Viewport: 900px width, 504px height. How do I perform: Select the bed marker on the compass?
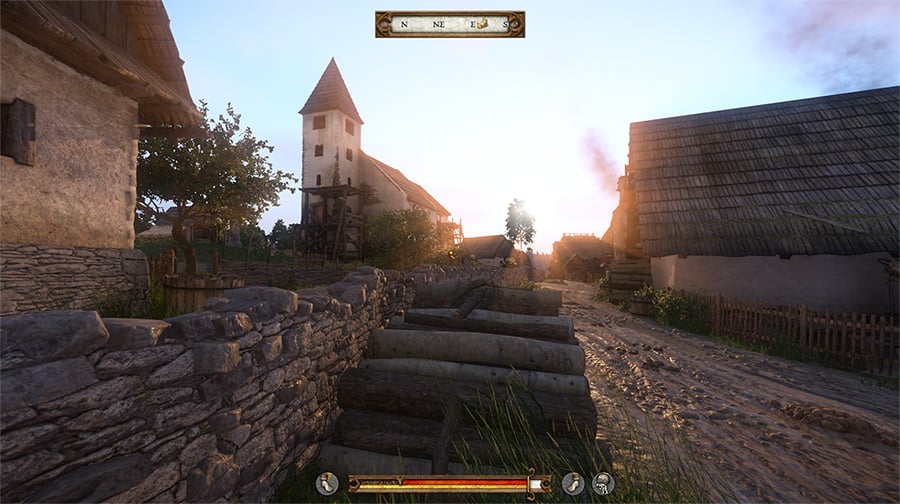pyautogui.click(x=482, y=23)
